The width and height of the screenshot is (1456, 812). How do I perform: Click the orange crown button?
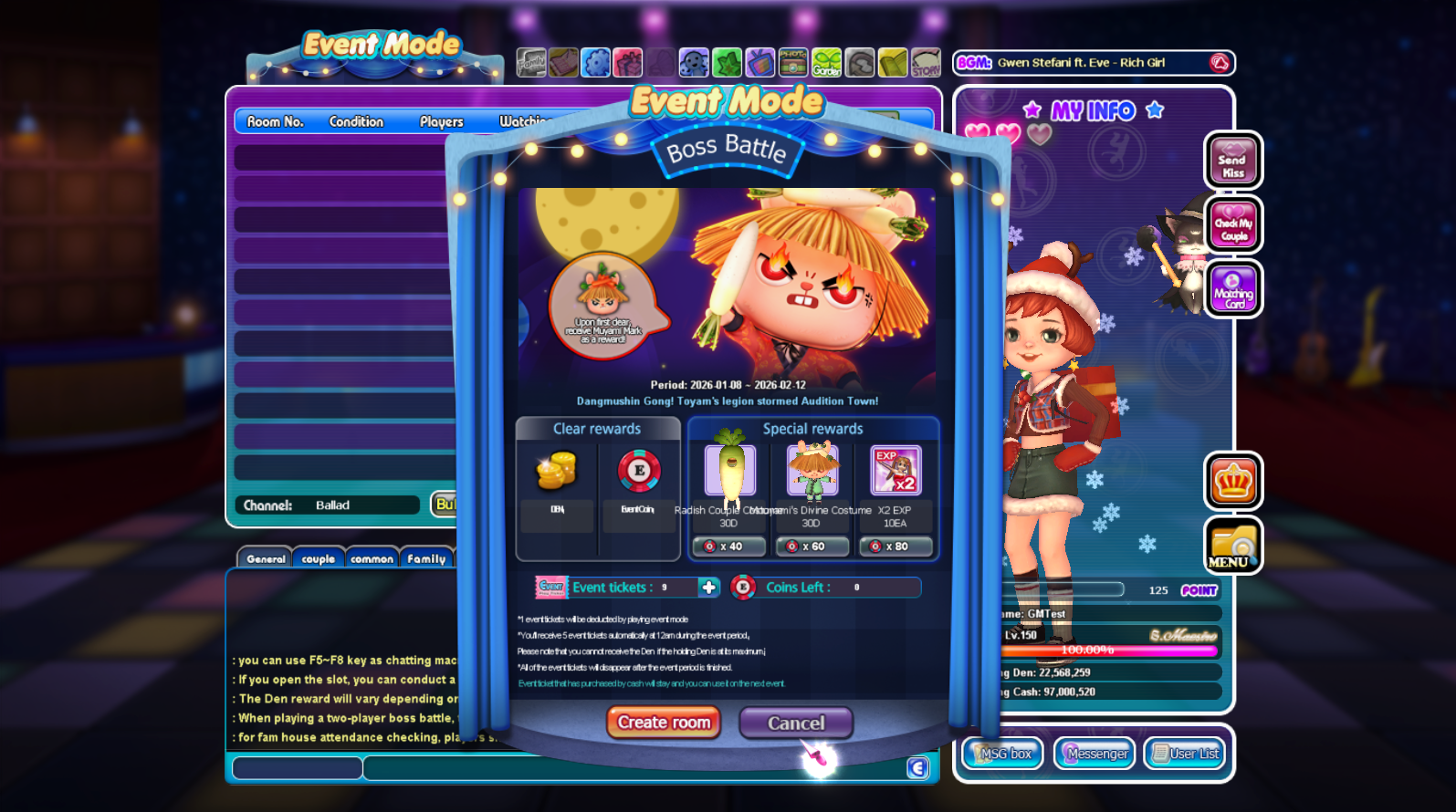[x=1233, y=482]
